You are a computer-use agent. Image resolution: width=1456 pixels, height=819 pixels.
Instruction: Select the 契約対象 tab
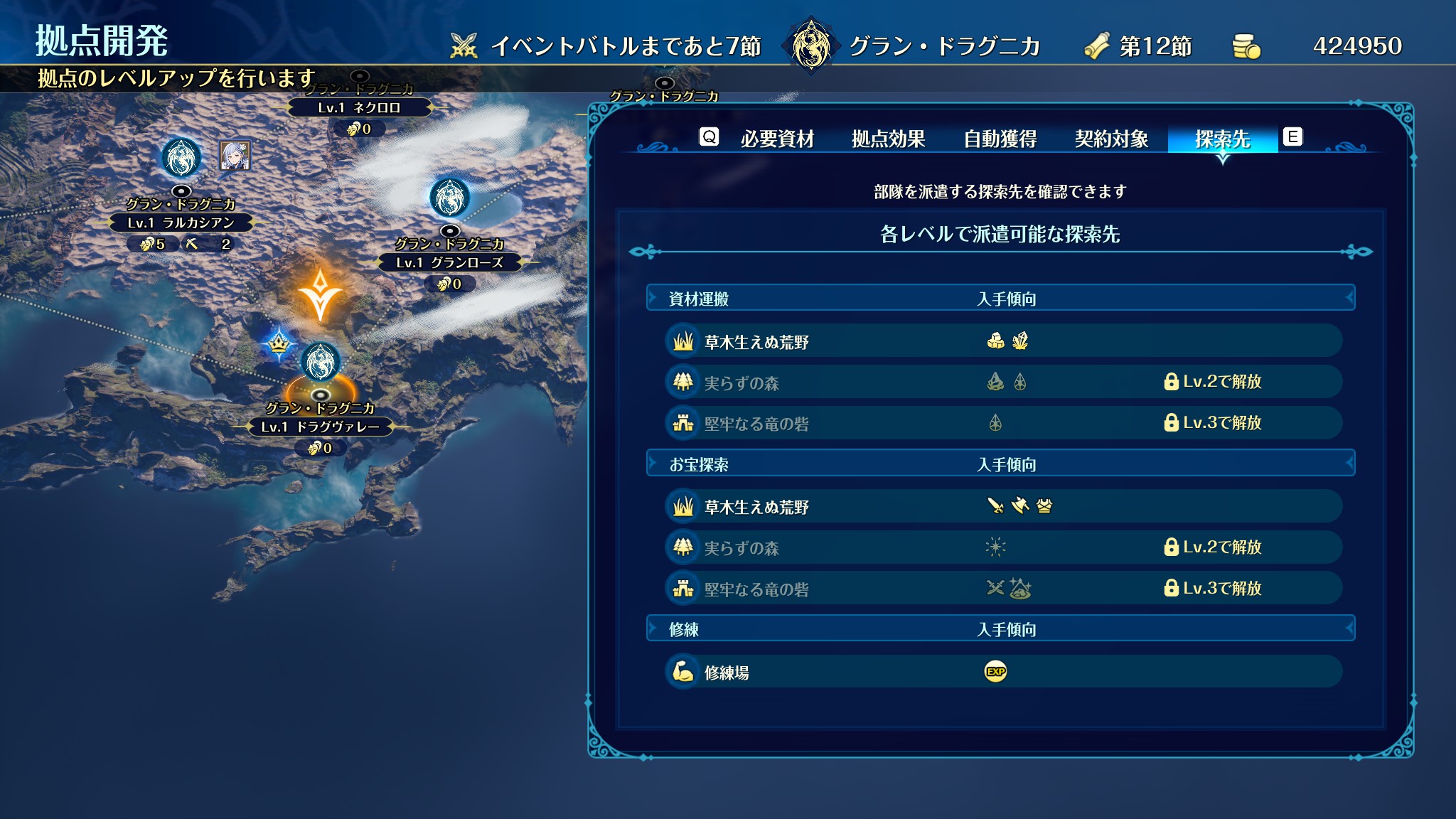[1111, 139]
